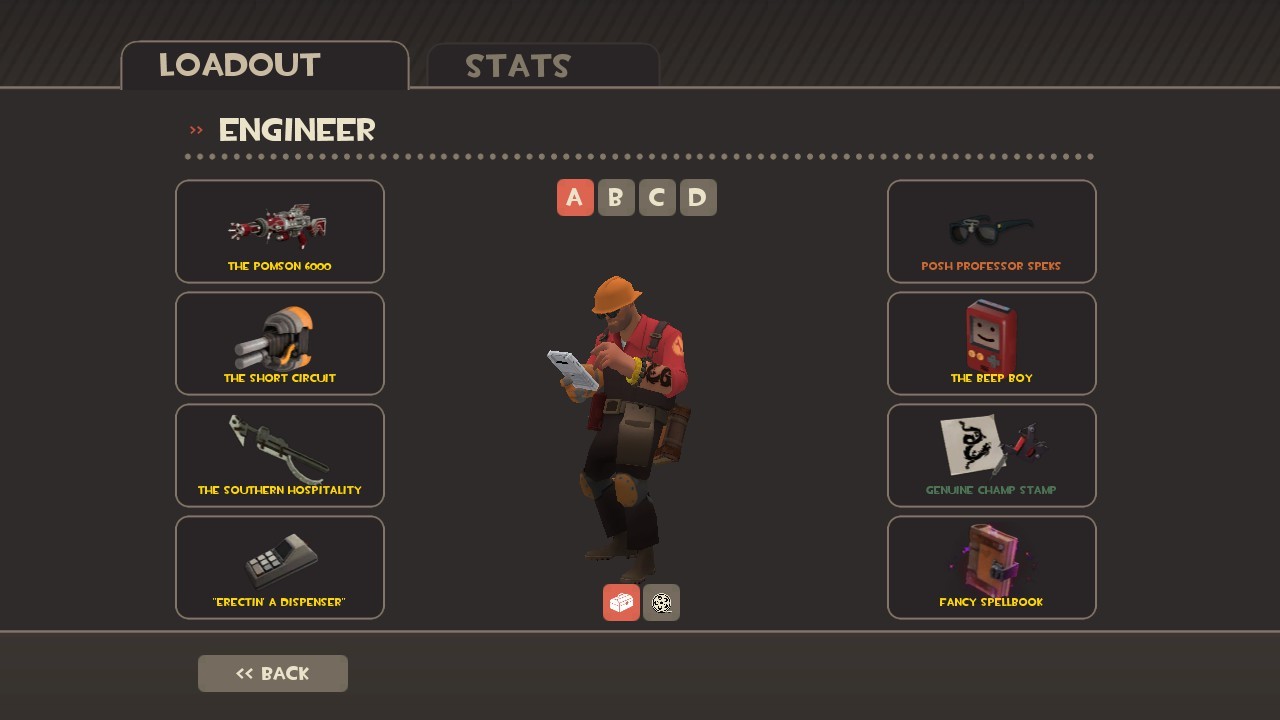Screen dimensions: 1280x720
Task: Click the red arrows beside Engineer
Action: tap(194, 128)
